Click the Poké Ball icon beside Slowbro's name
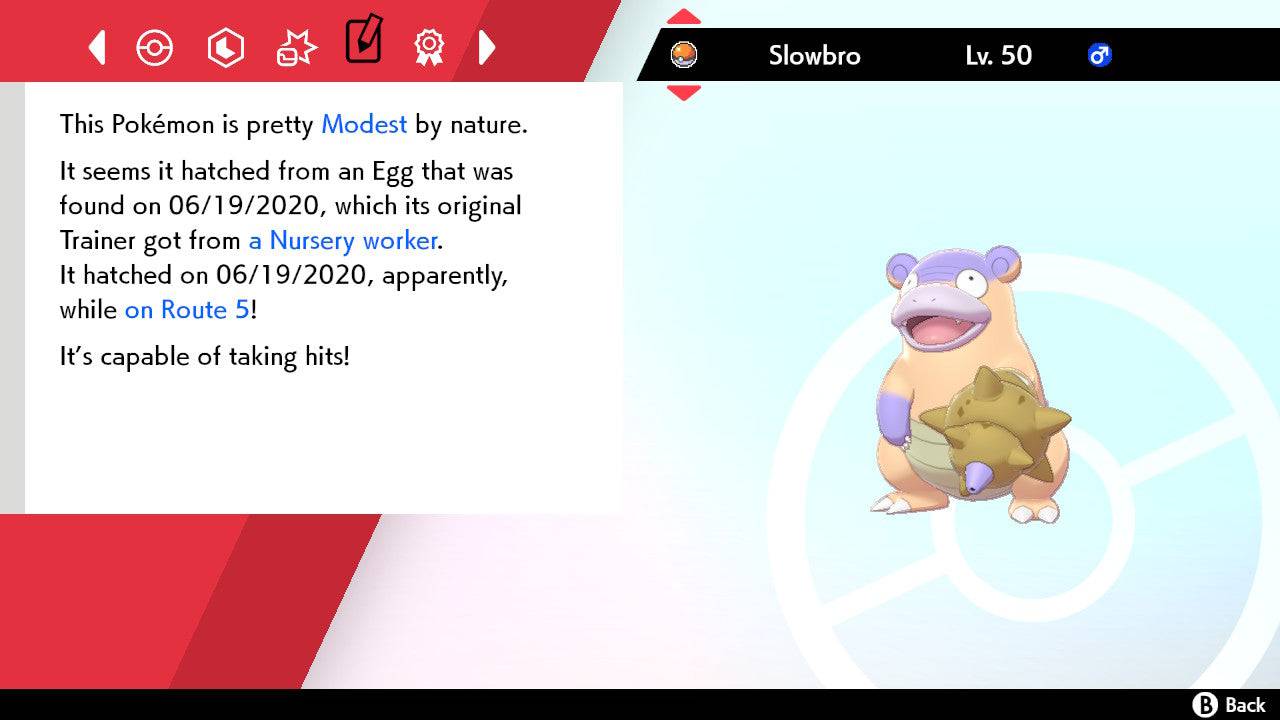 pos(685,56)
